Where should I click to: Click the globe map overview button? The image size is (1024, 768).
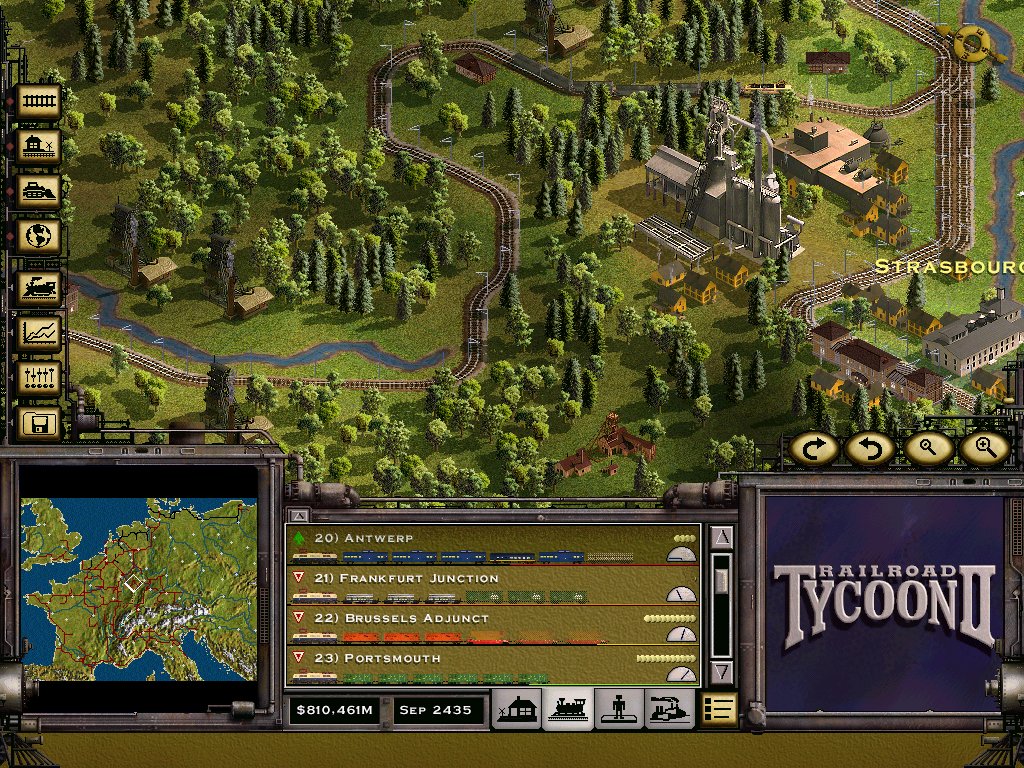(x=39, y=237)
